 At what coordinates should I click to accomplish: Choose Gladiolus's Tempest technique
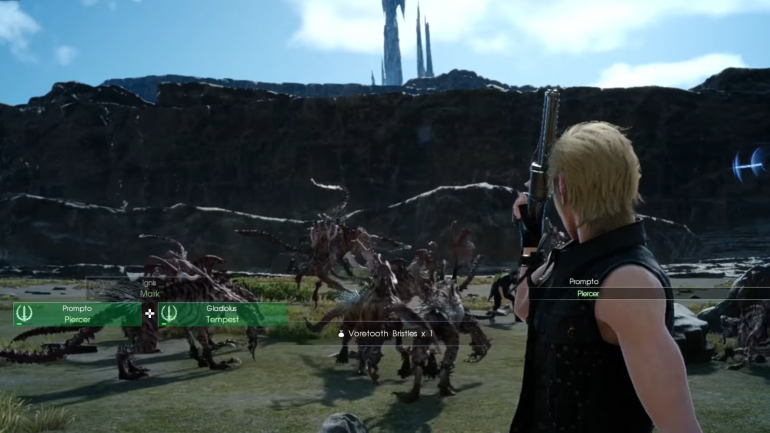click(x=222, y=314)
